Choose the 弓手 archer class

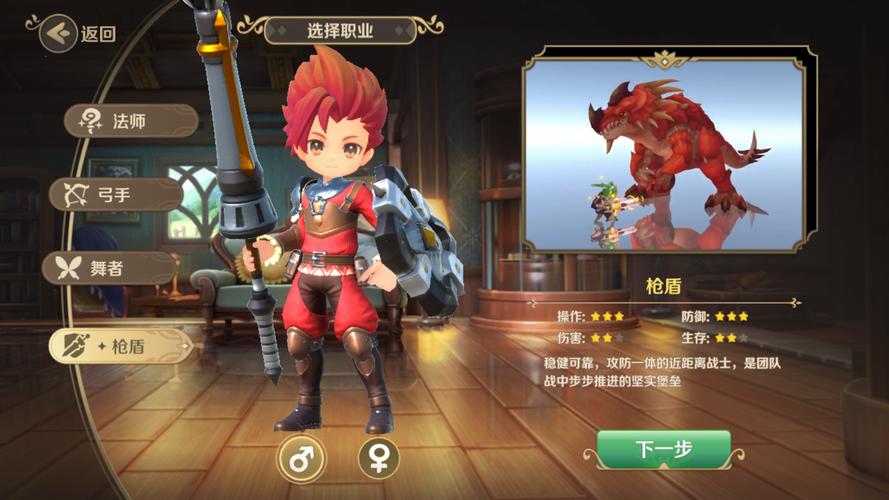pos(116,193)
